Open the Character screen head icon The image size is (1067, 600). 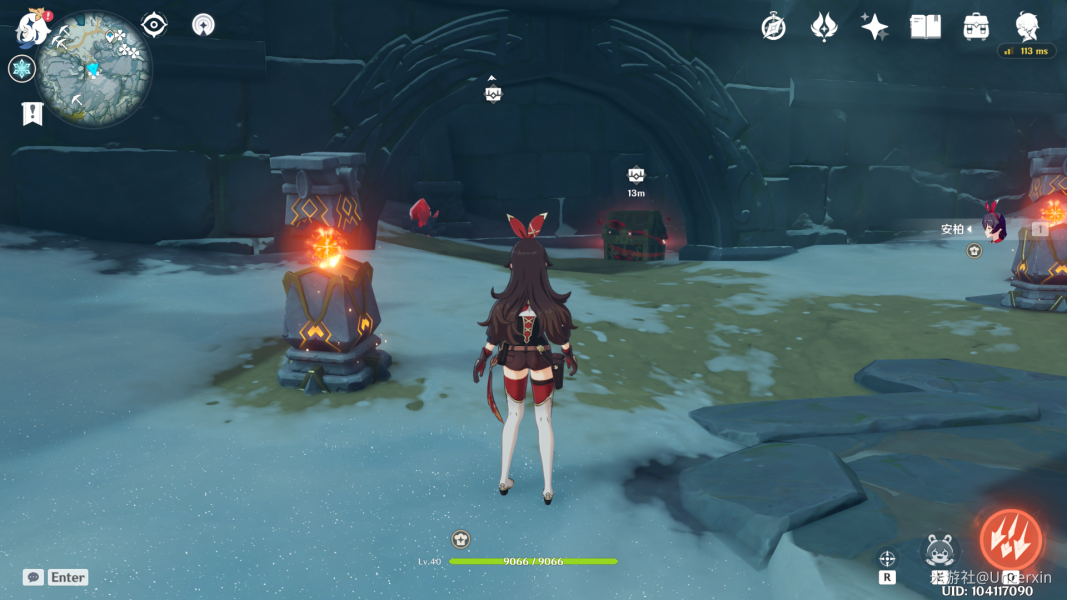tap(1027, 25)
